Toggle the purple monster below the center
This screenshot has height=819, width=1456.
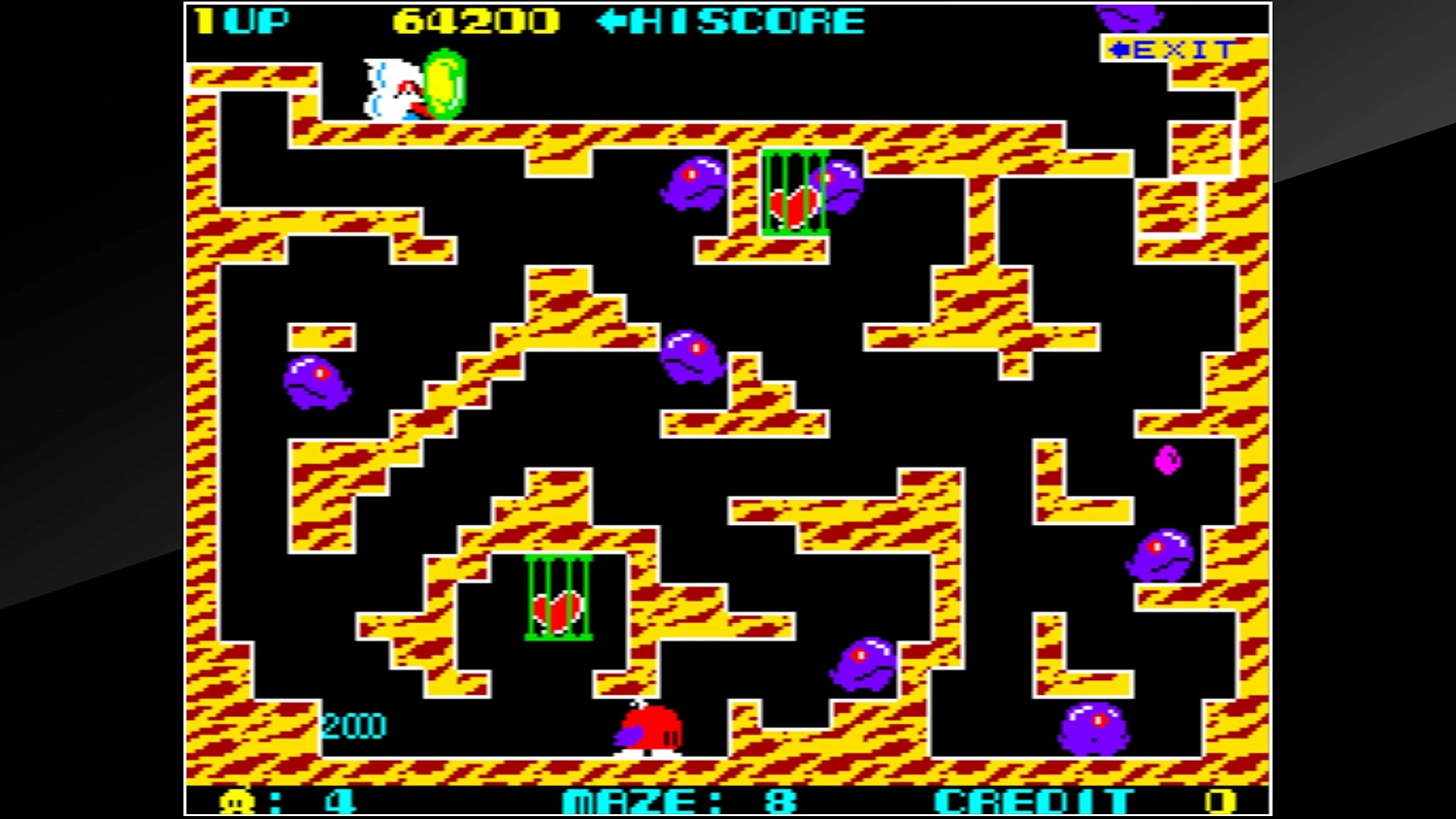[x=864, y=665]
